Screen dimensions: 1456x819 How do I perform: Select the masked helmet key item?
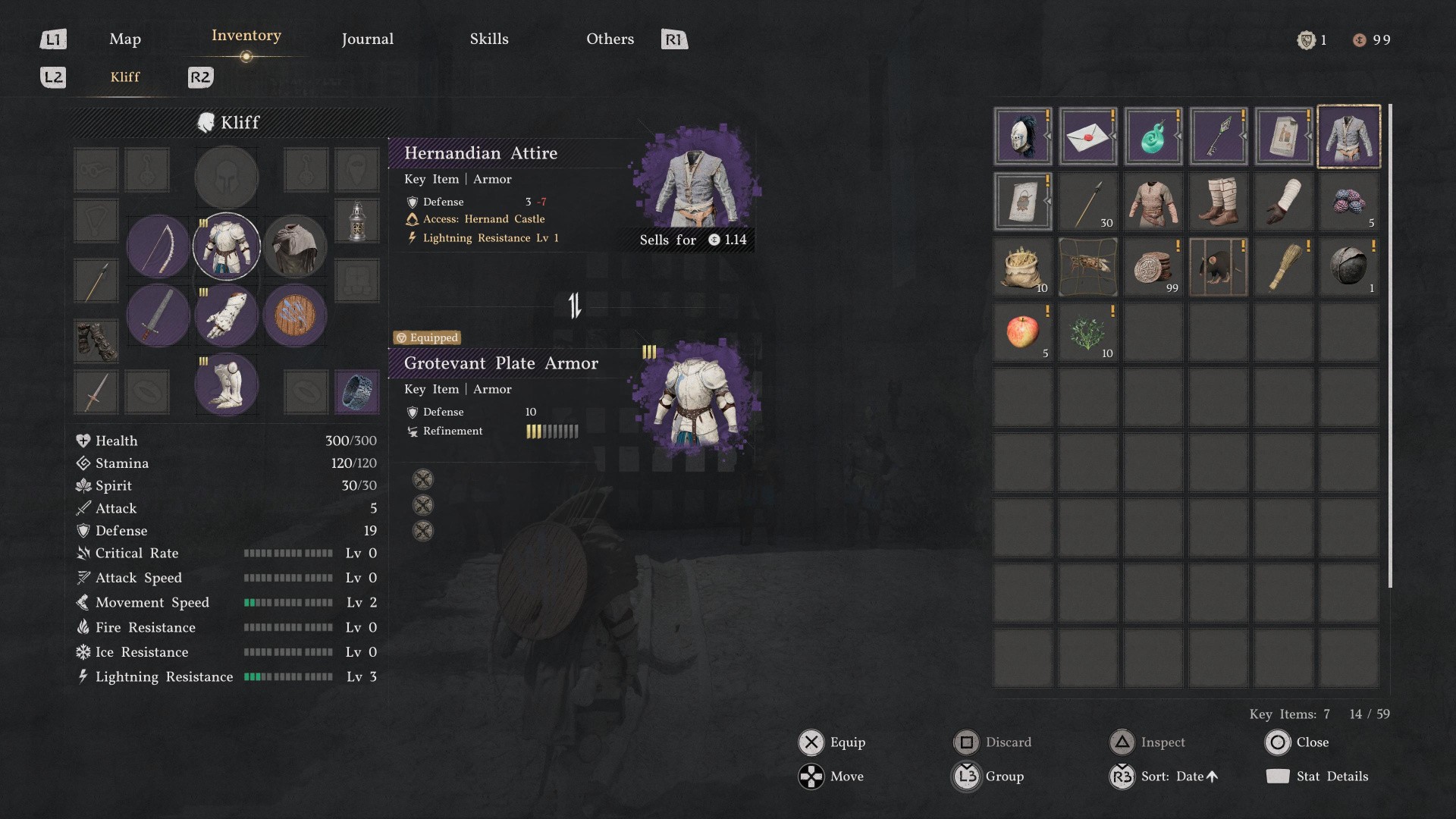coord(1022,136)
